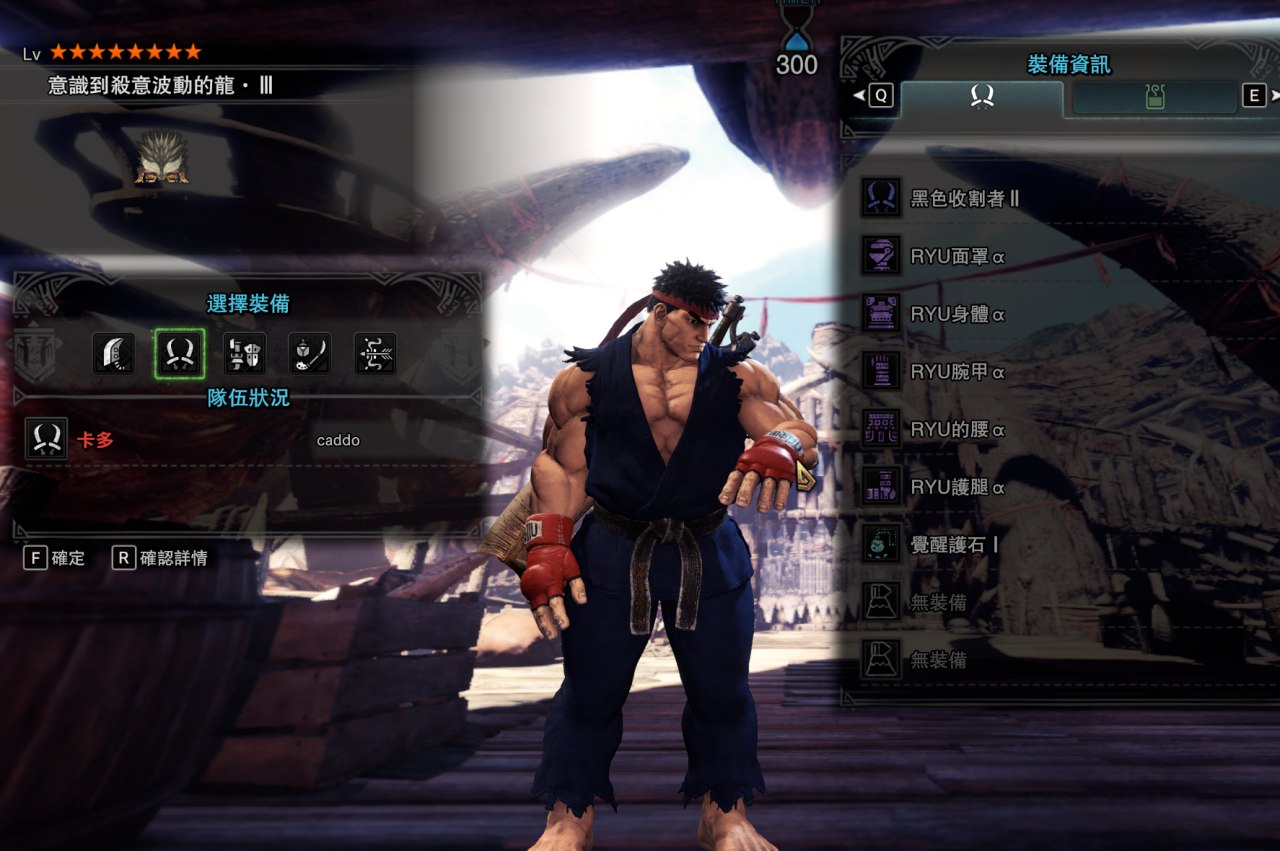1280x851 pixels.
Task: Select the bow and arrow equipment icon
Action: tap(375, 354)
